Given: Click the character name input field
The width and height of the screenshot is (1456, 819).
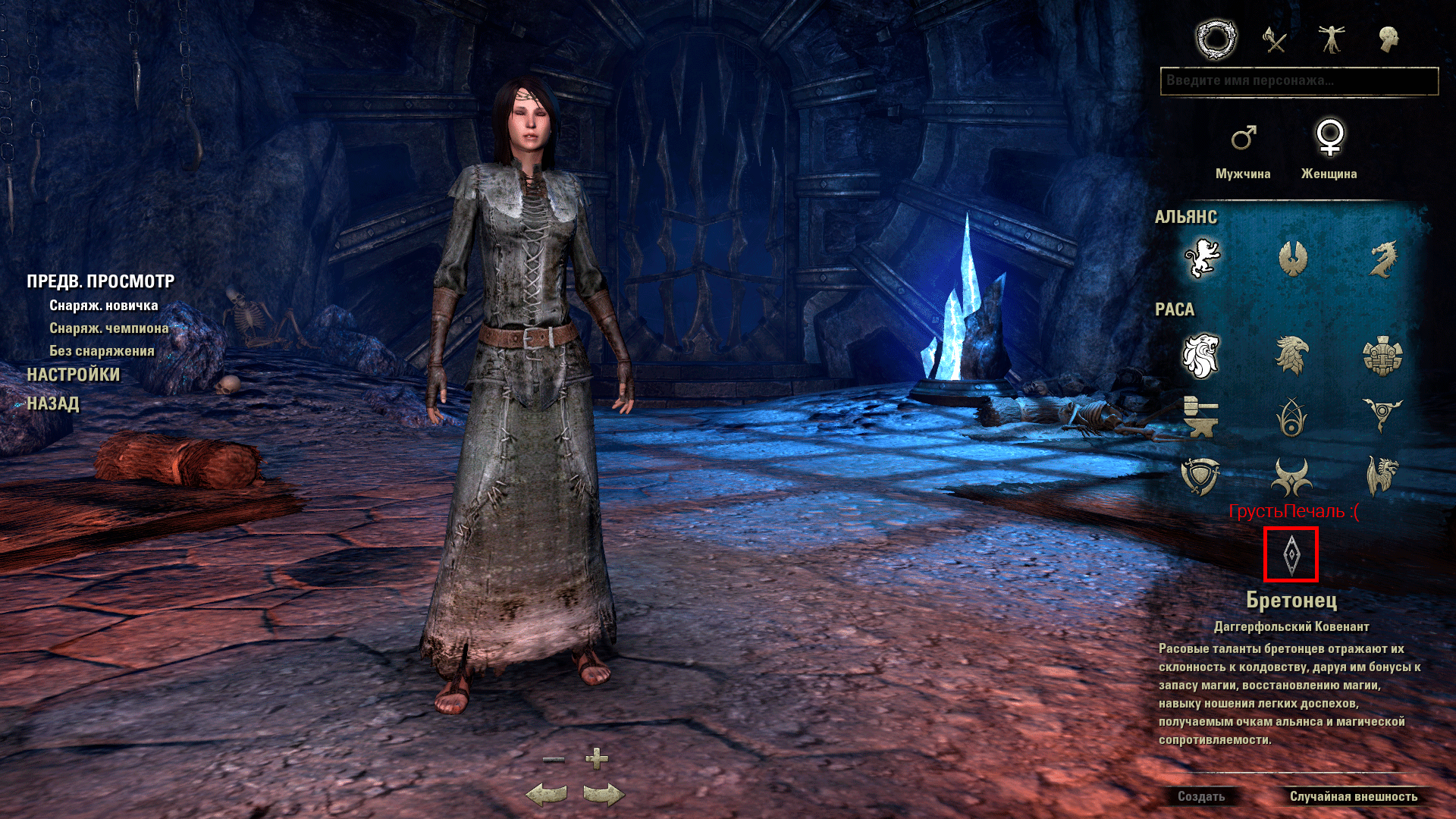Looking at the screenshot, I should click(1298, 81).
